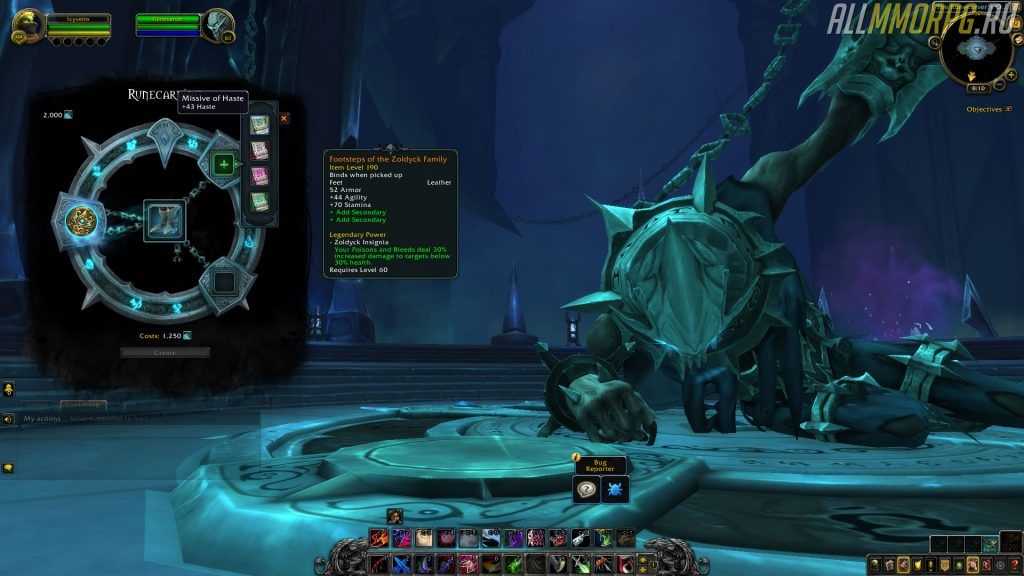Close the Runecarver crafting window
Screen dimensions: 1024x576
click(284, 118)
